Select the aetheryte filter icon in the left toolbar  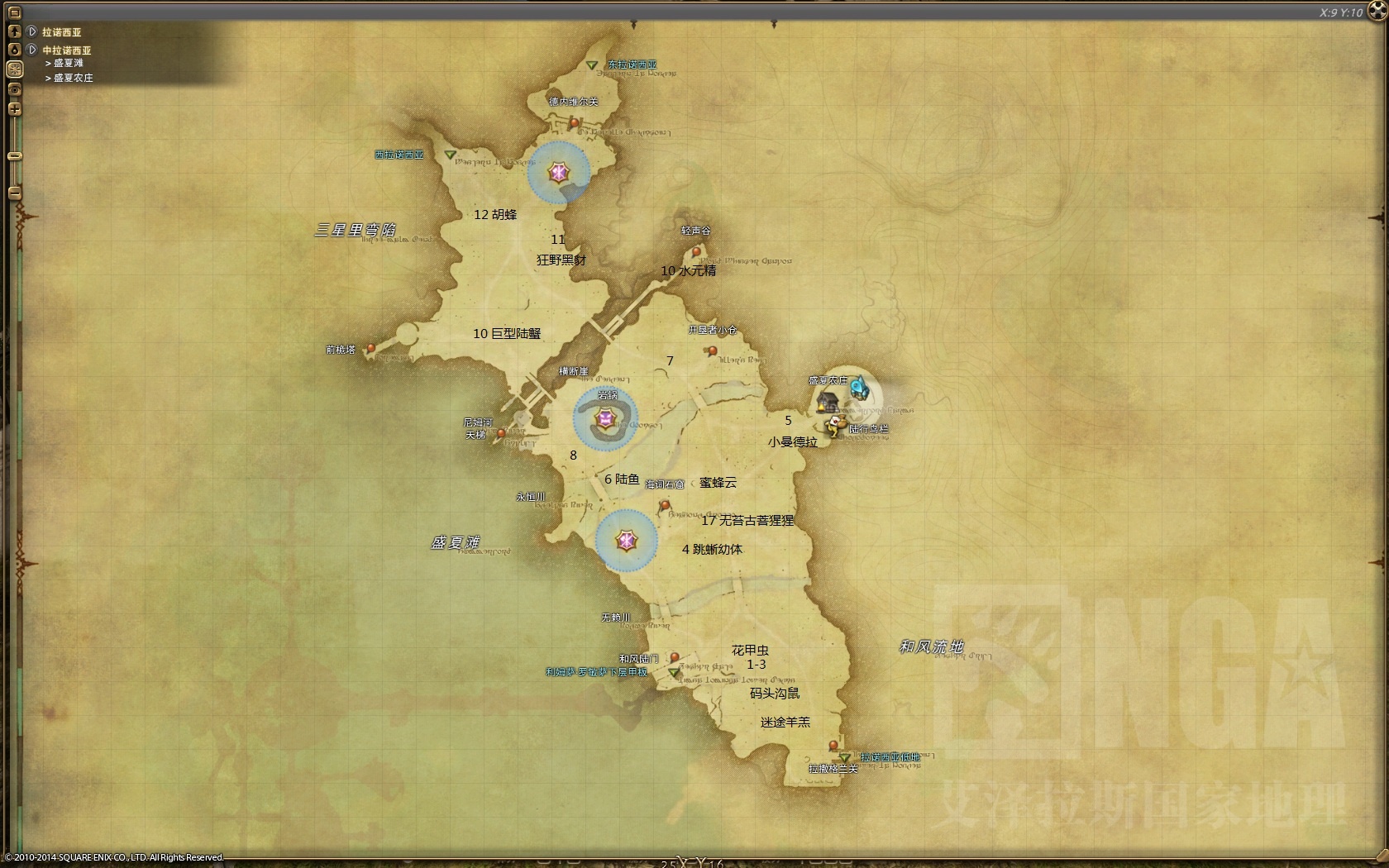pos(14,68)
